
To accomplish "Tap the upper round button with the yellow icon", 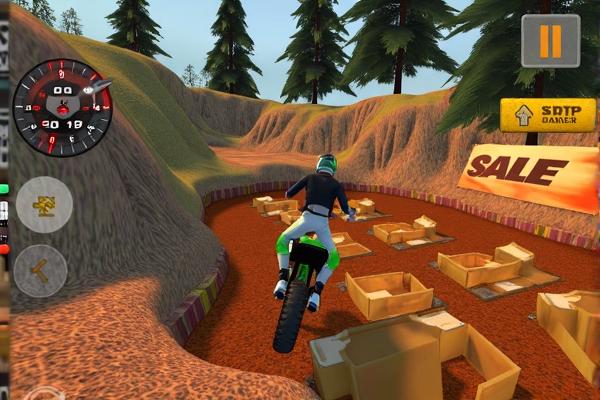I will pyautogui.click(x=43, y=204).
